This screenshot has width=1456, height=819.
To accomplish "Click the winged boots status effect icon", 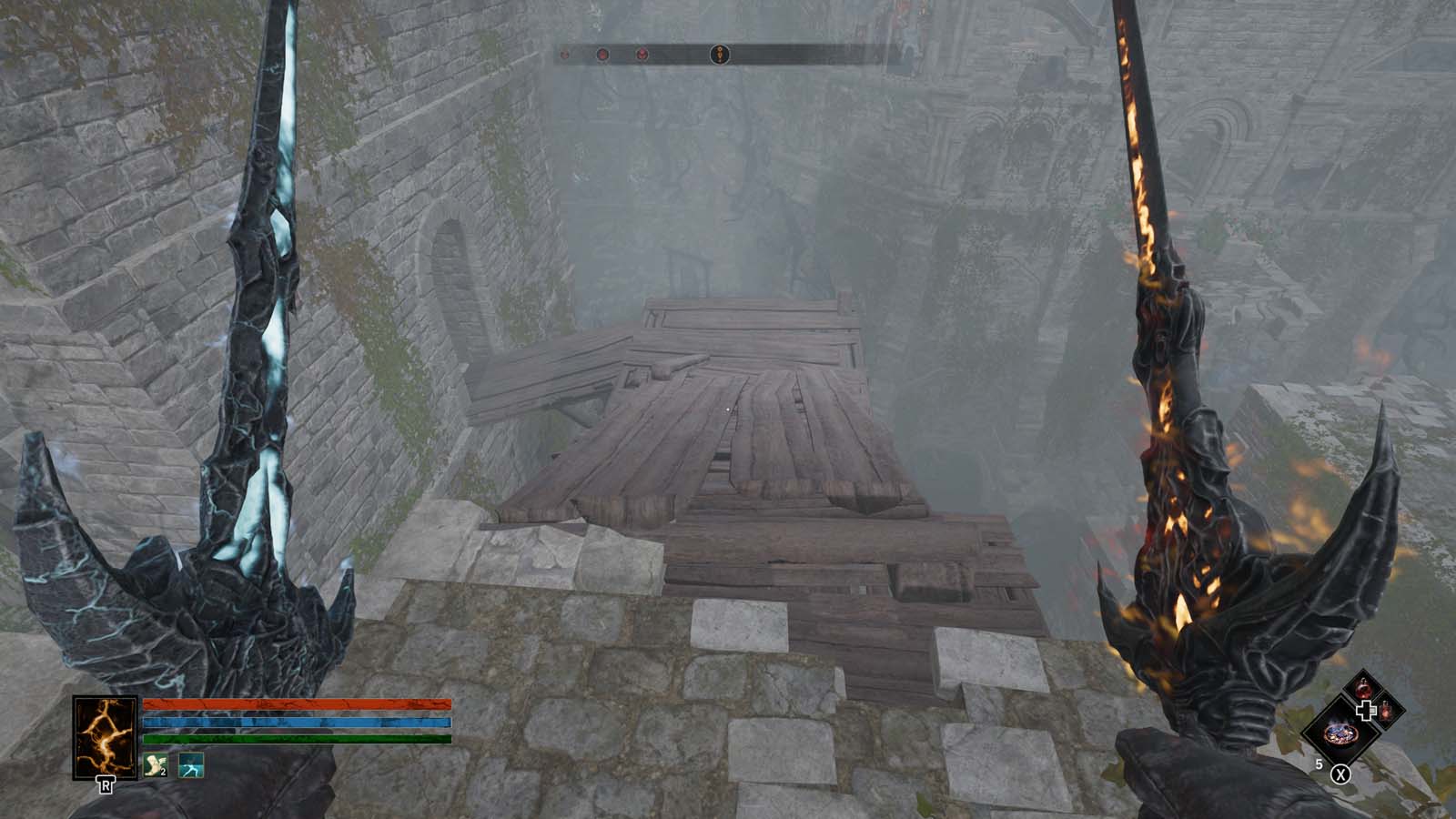I will (x=156, y=764).
